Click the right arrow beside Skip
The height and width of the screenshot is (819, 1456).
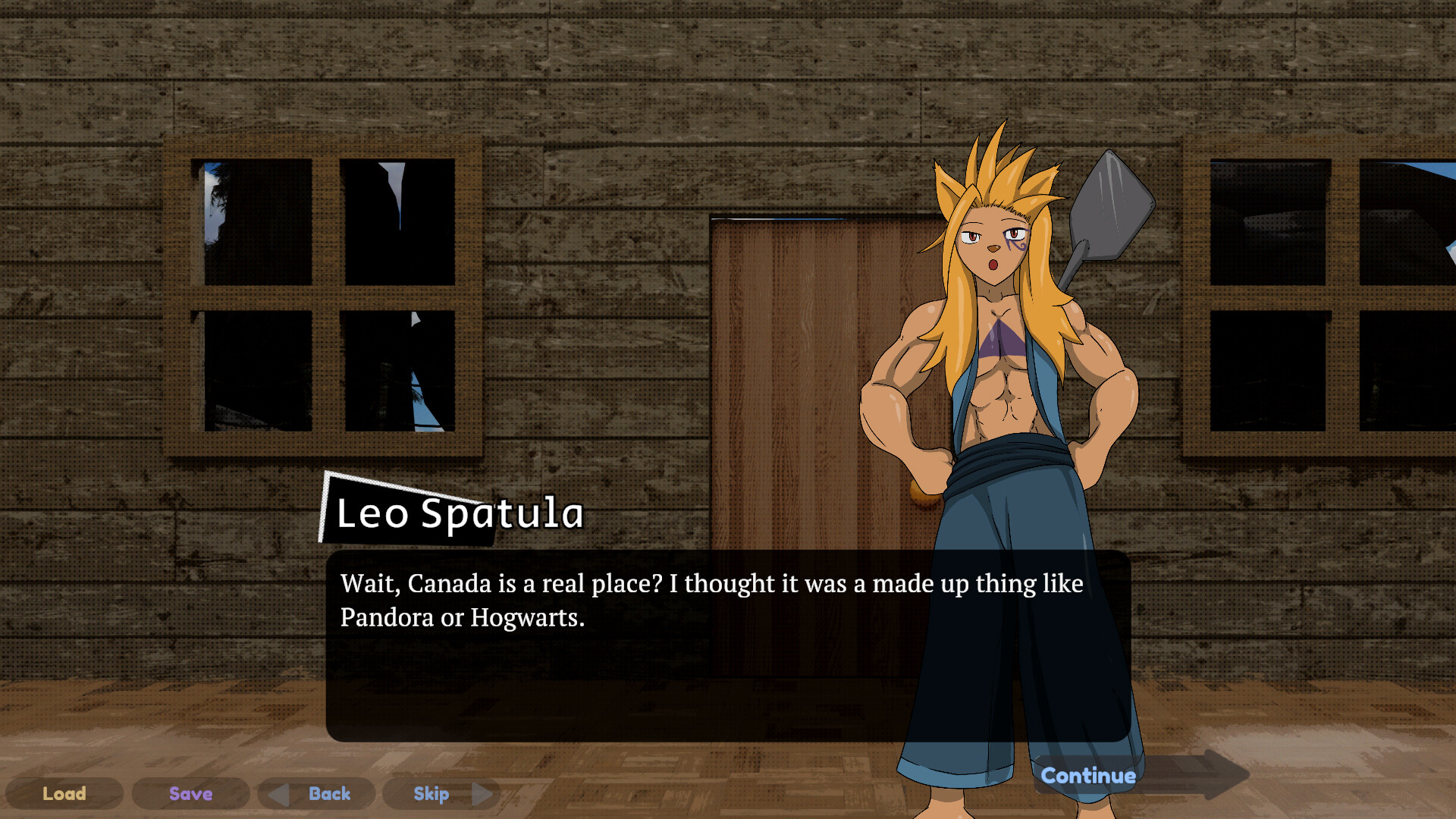[x=483, y=794]
